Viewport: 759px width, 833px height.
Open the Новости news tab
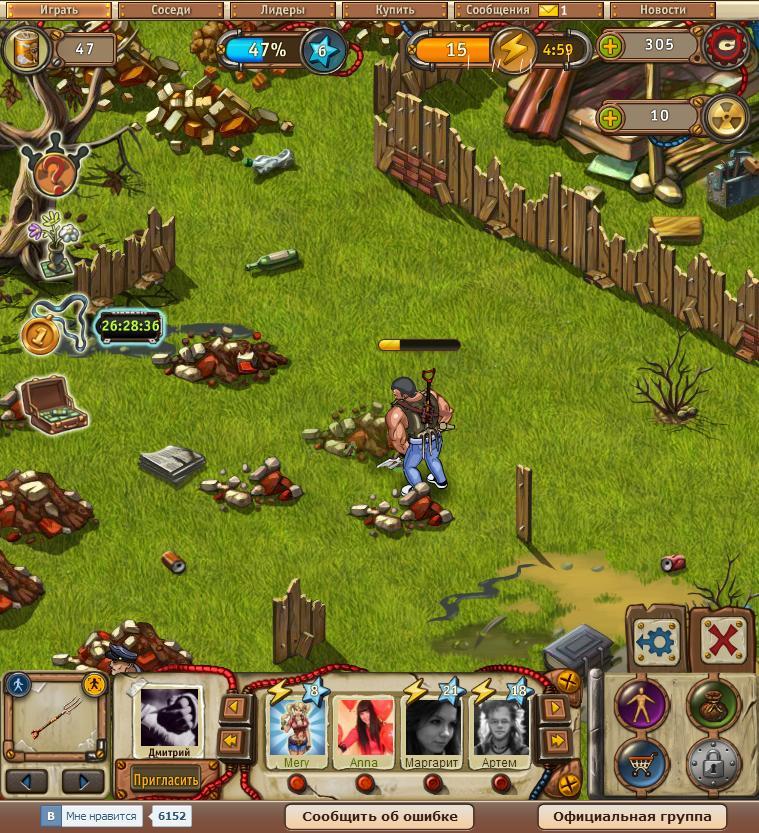pos(662,10)
